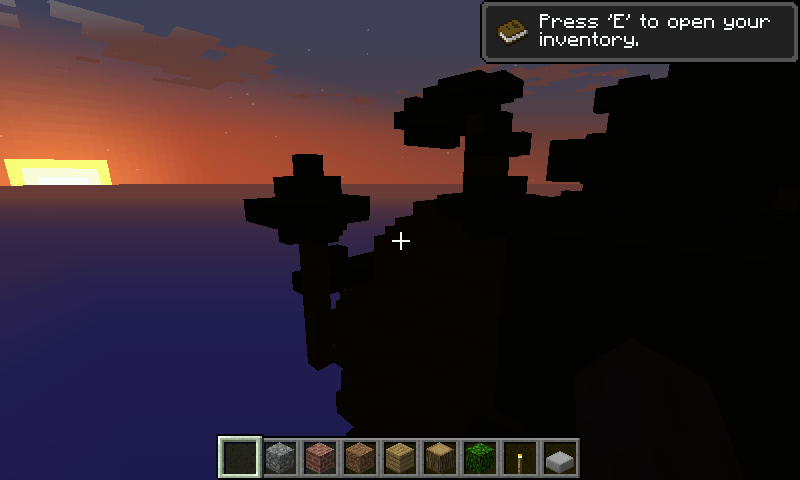Pick the wooden planks hotbar slot
800x480 pixels.
400,458
